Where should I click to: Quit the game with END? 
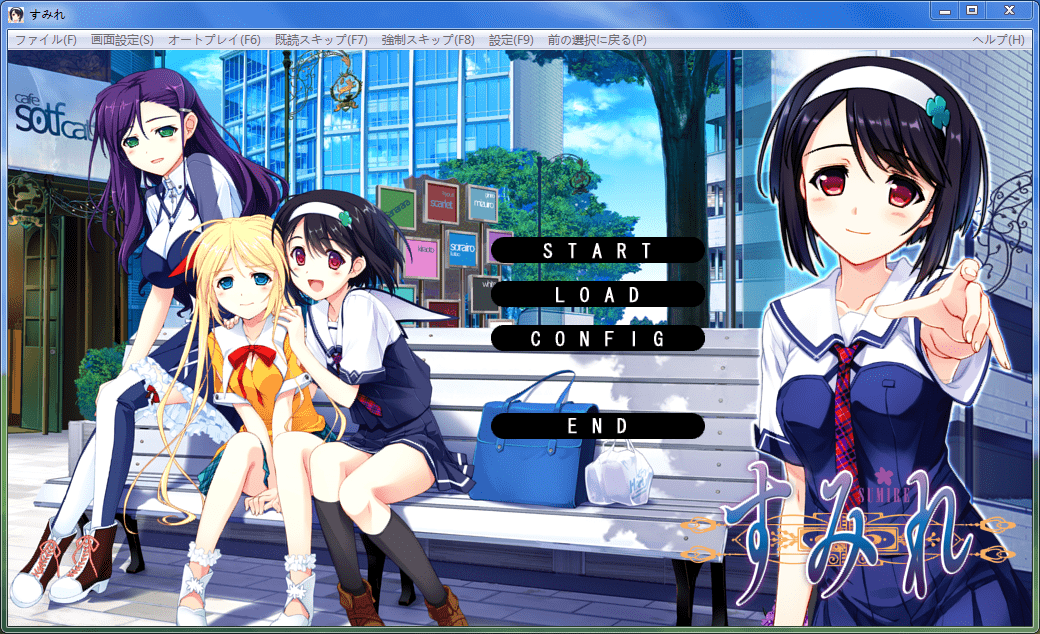598,425
